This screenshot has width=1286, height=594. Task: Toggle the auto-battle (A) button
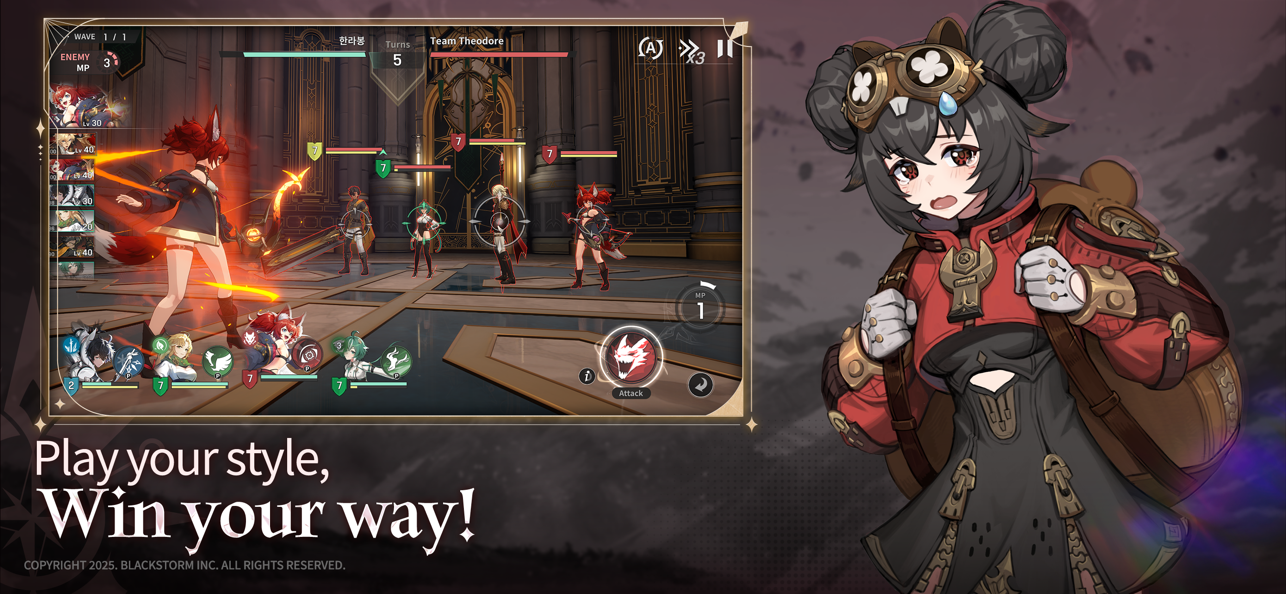(650, 48)
